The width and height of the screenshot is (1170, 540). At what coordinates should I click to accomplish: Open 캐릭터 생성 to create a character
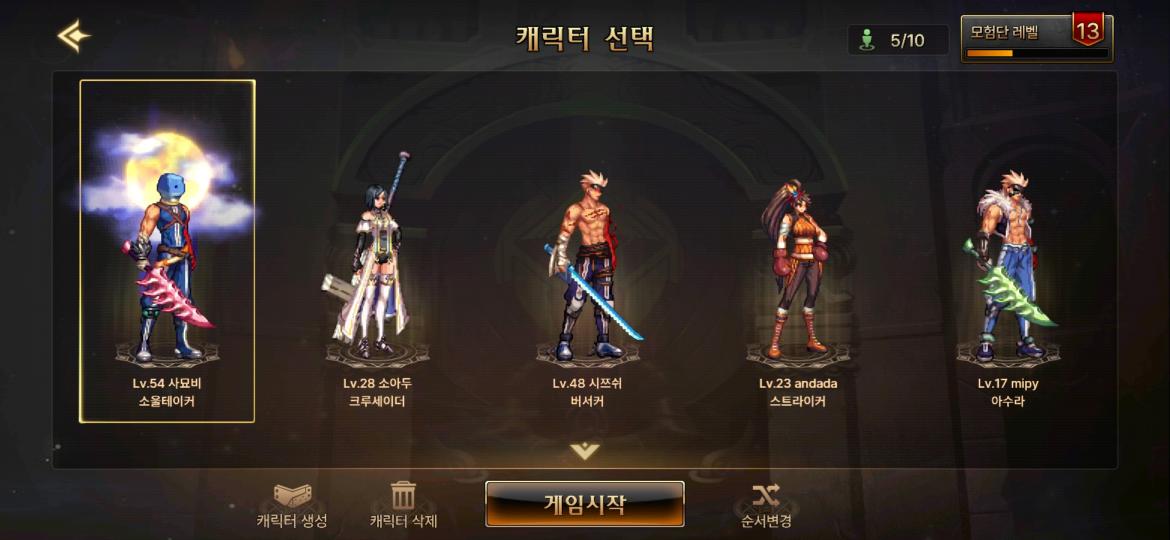(x=292, y=505)
